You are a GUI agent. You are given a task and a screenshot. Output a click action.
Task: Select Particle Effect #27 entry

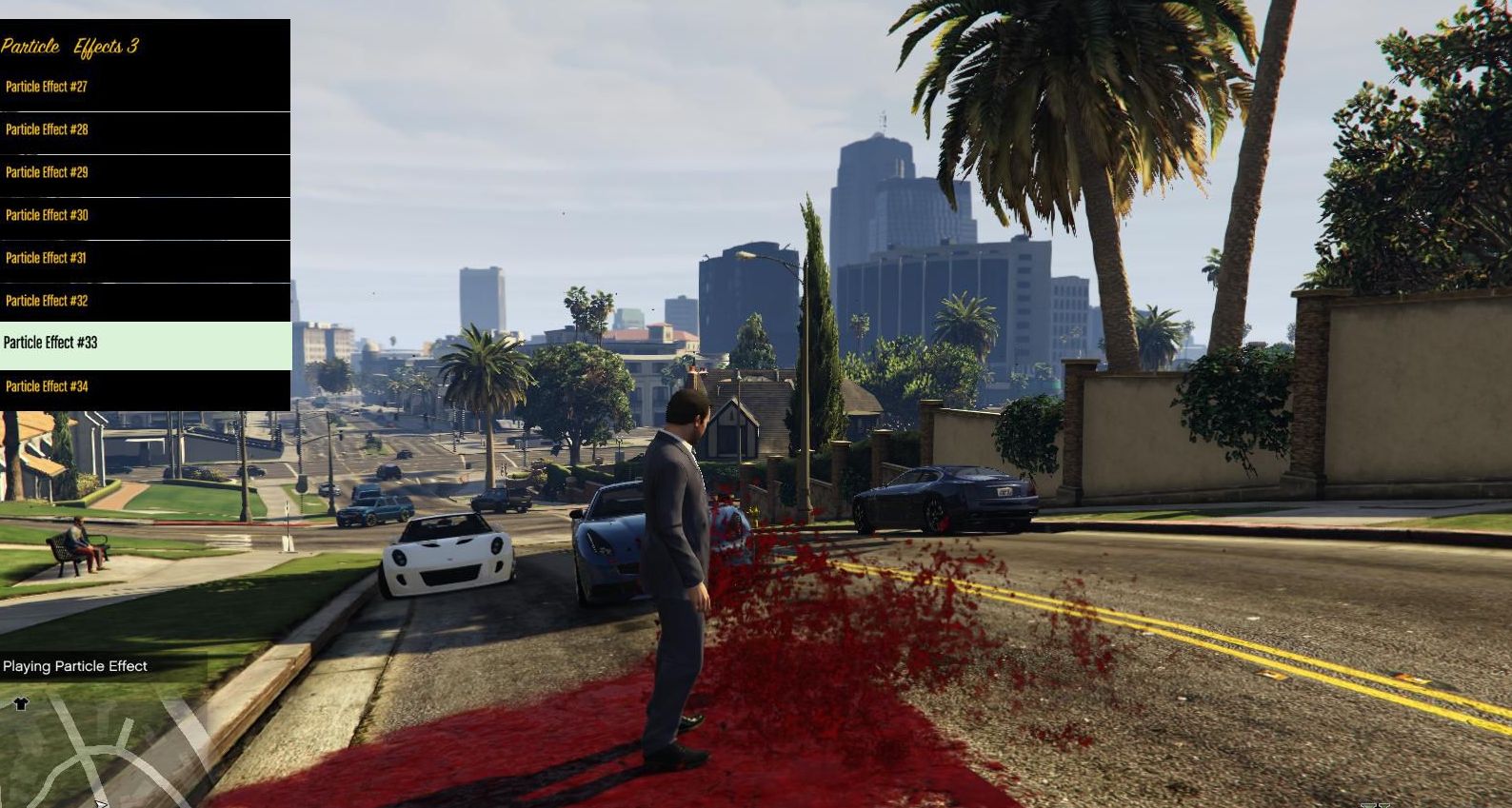pyautogui.click(x=143, y=88)
